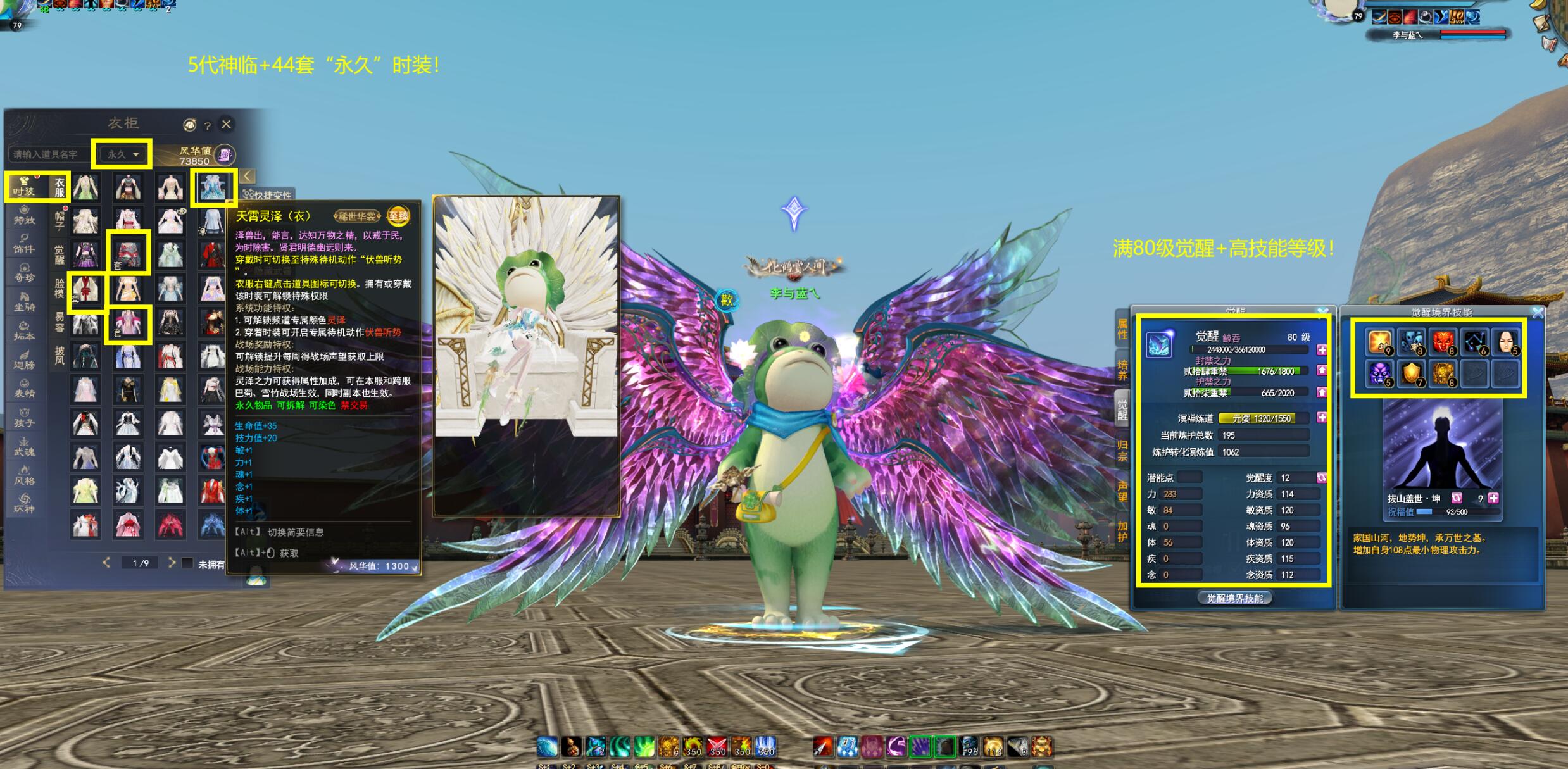Activate the blue wave hotbar skill

click(548, 747)
